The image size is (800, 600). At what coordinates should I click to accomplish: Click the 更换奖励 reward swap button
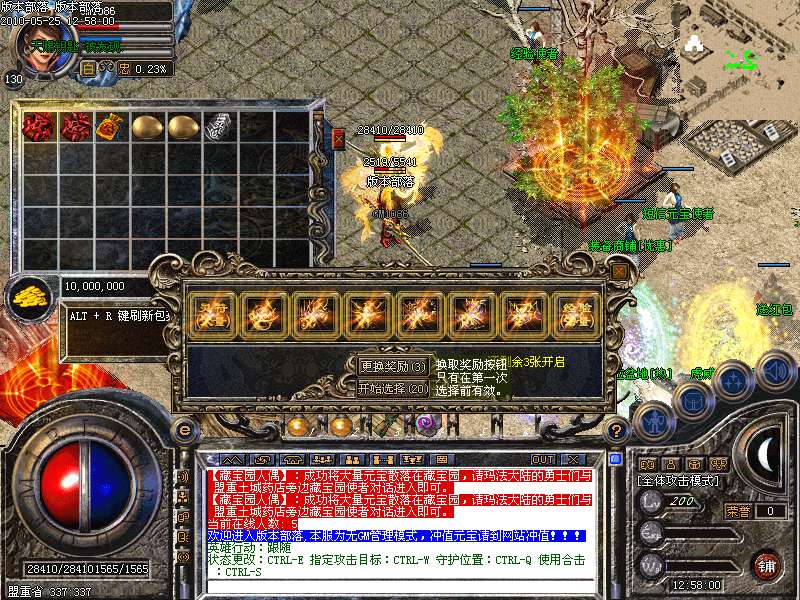(x=393, y=366)
